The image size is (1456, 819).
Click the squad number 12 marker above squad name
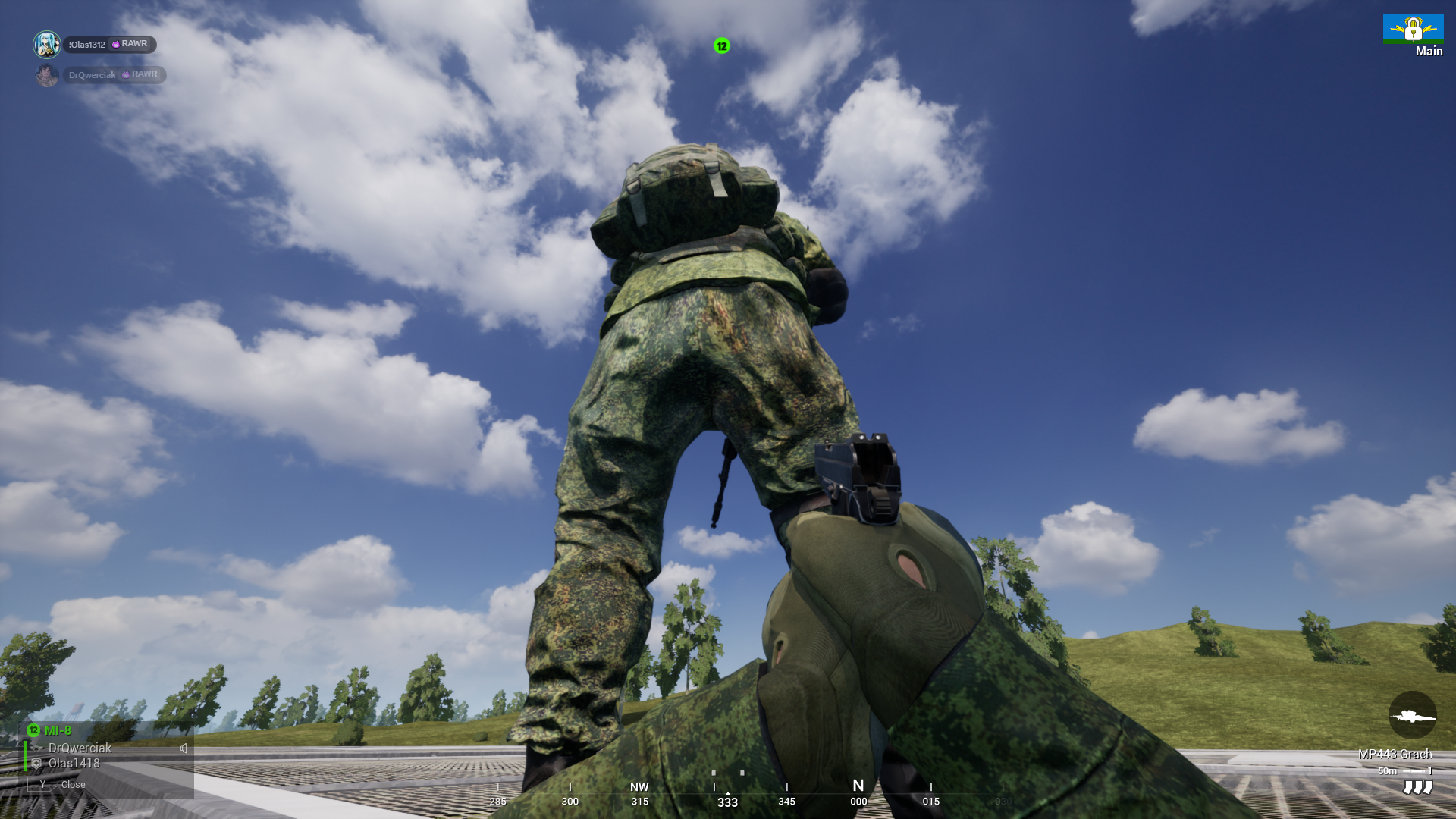click(x=33, y=730)
